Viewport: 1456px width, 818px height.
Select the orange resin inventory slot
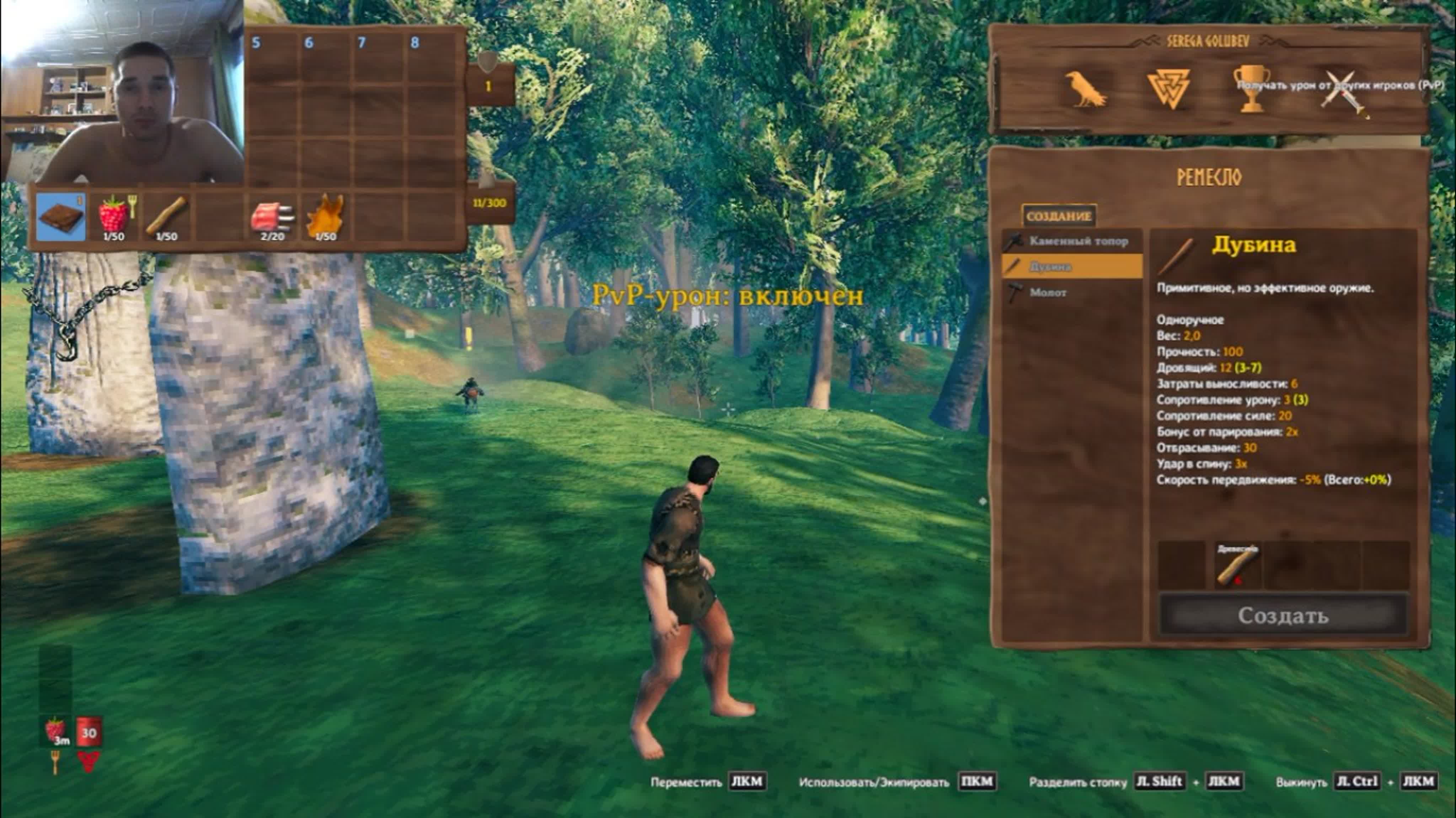pyautogui.click(x=325, y=217)
